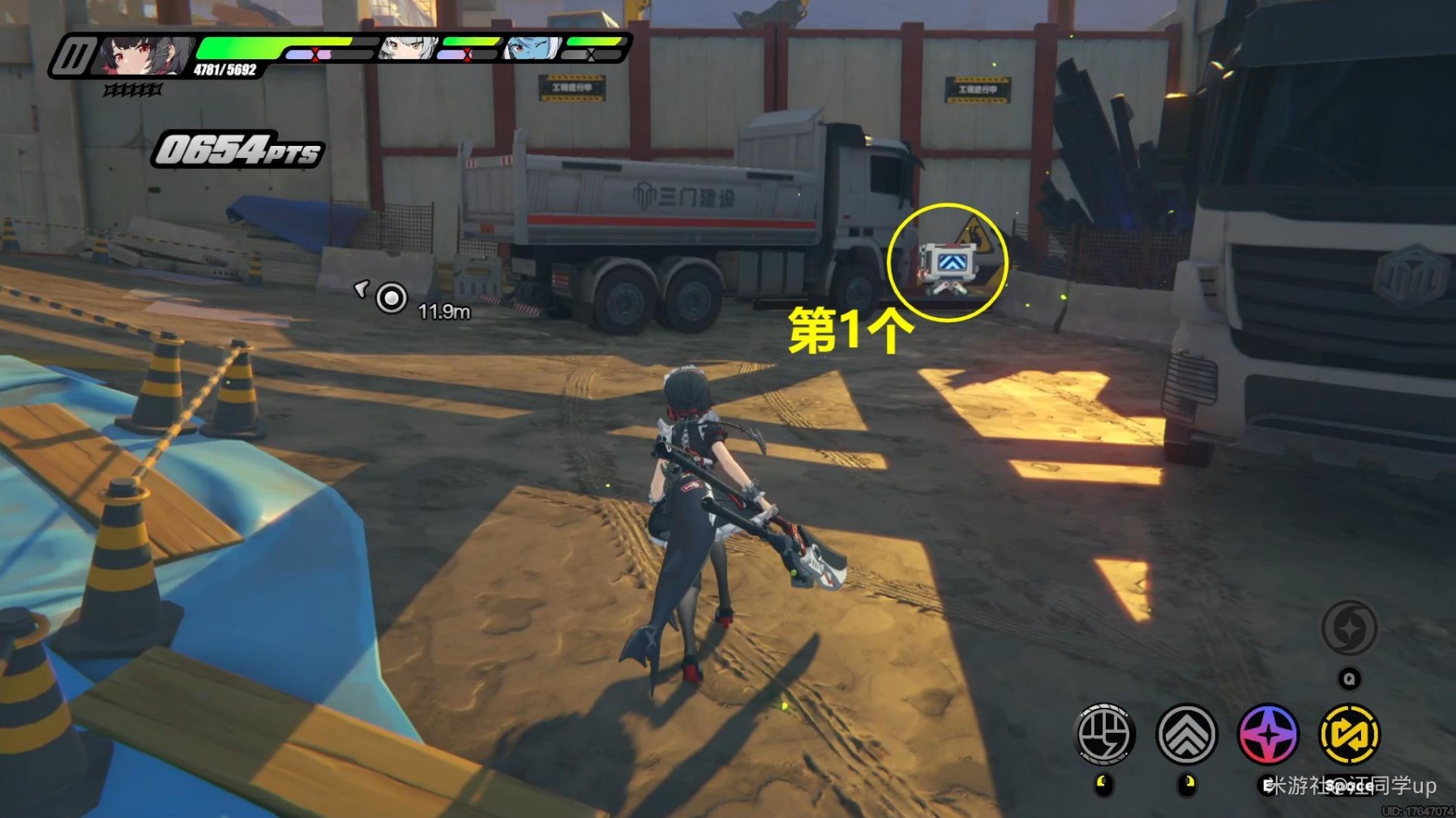
Task: Activate the fist basic attack icon
Action: (1103, 734)
